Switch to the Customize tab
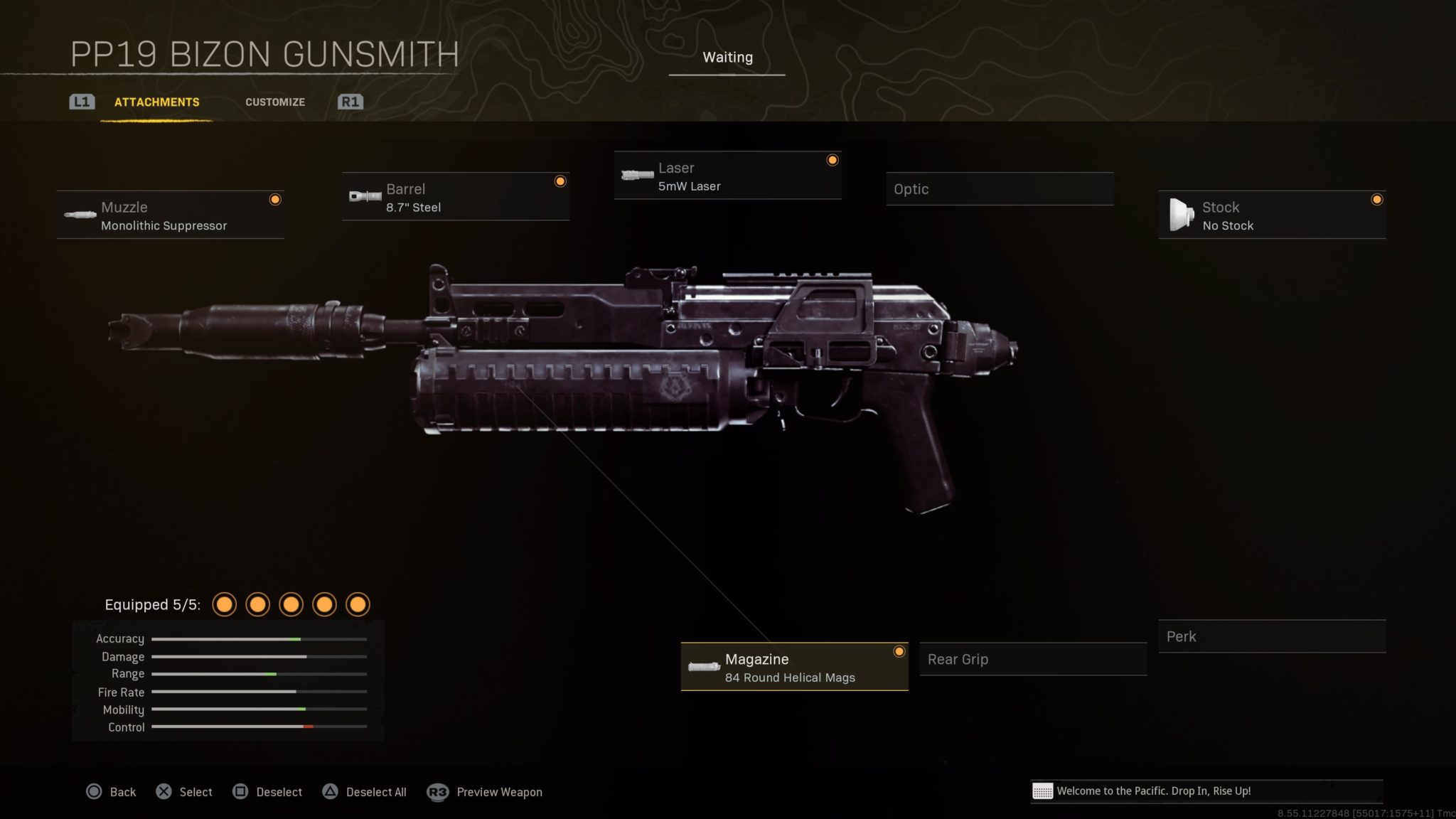1456x819 pixels. click(275, 102)
